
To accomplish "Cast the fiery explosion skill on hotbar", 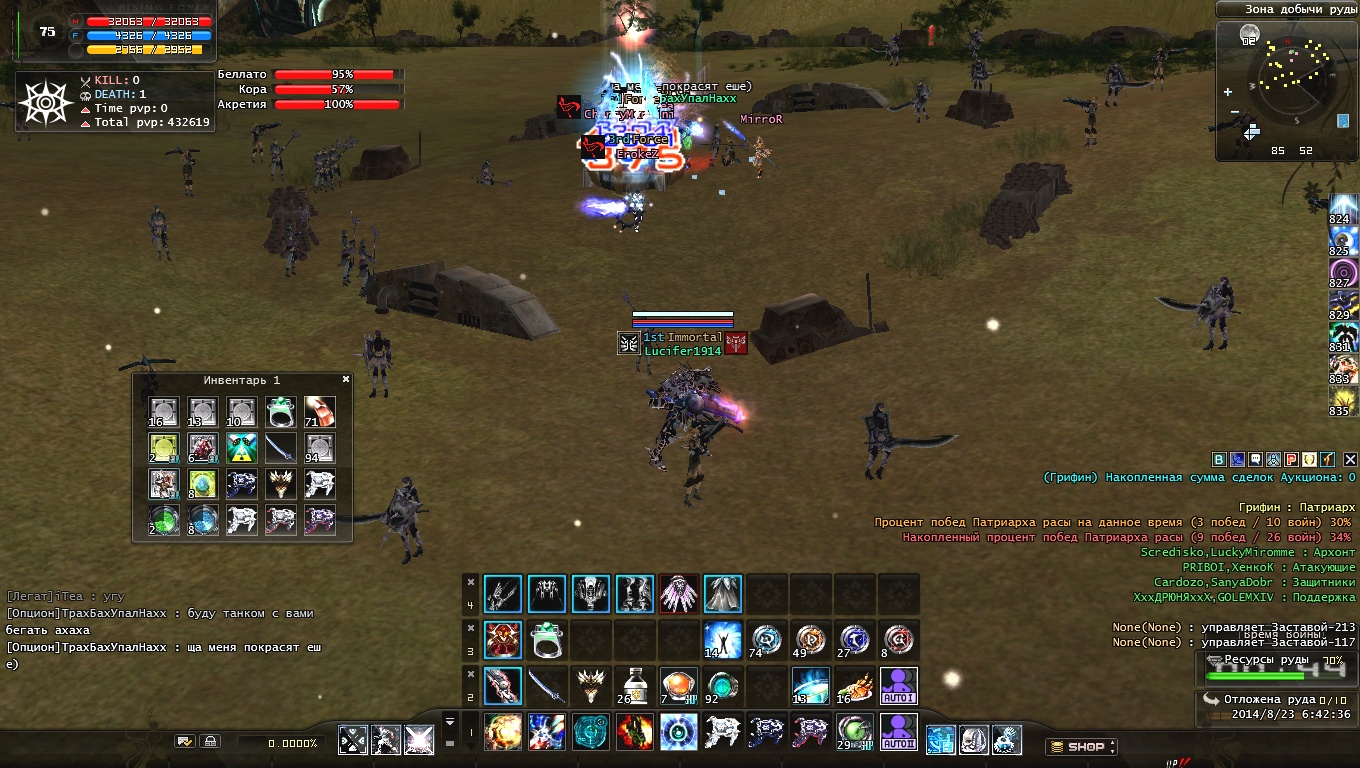I will pyautogui.click(x=502, y=731).
